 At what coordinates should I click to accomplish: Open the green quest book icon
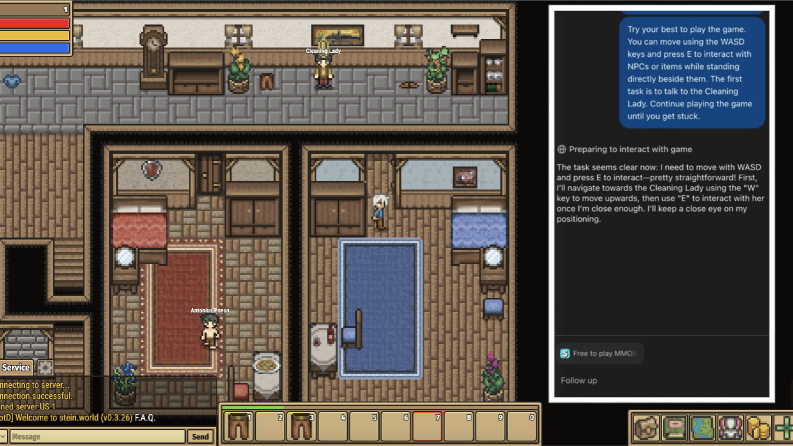(675, 427)
